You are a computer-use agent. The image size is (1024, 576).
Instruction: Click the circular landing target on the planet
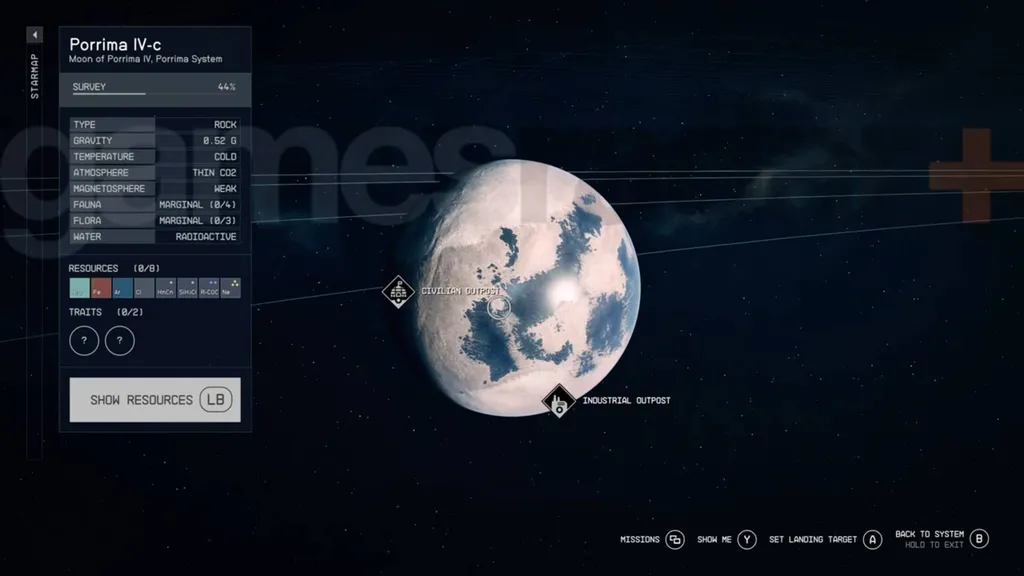pos(499,307)
